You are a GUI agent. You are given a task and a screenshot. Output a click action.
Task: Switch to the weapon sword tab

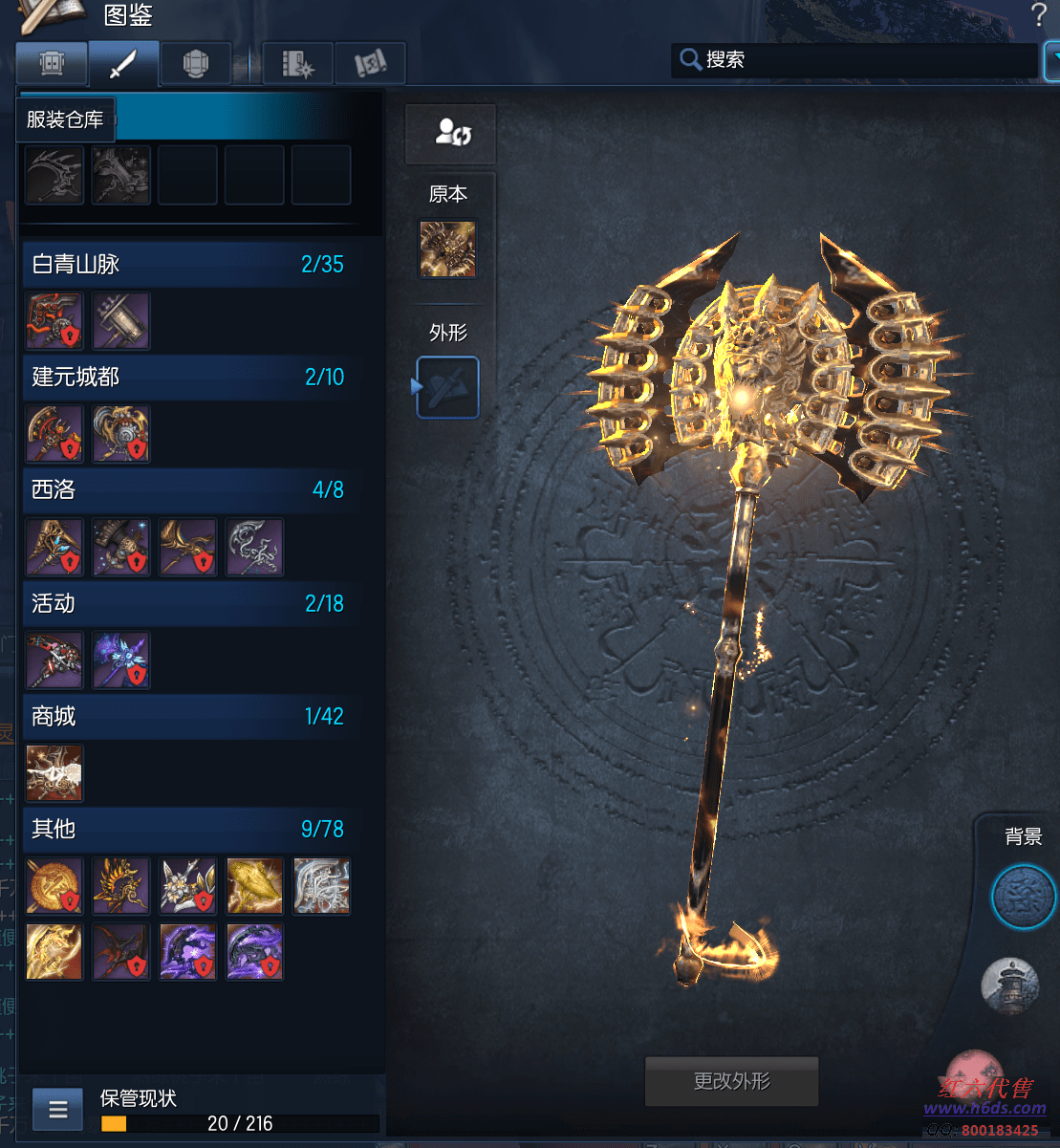pyautogui.click(x=123, y=65)
